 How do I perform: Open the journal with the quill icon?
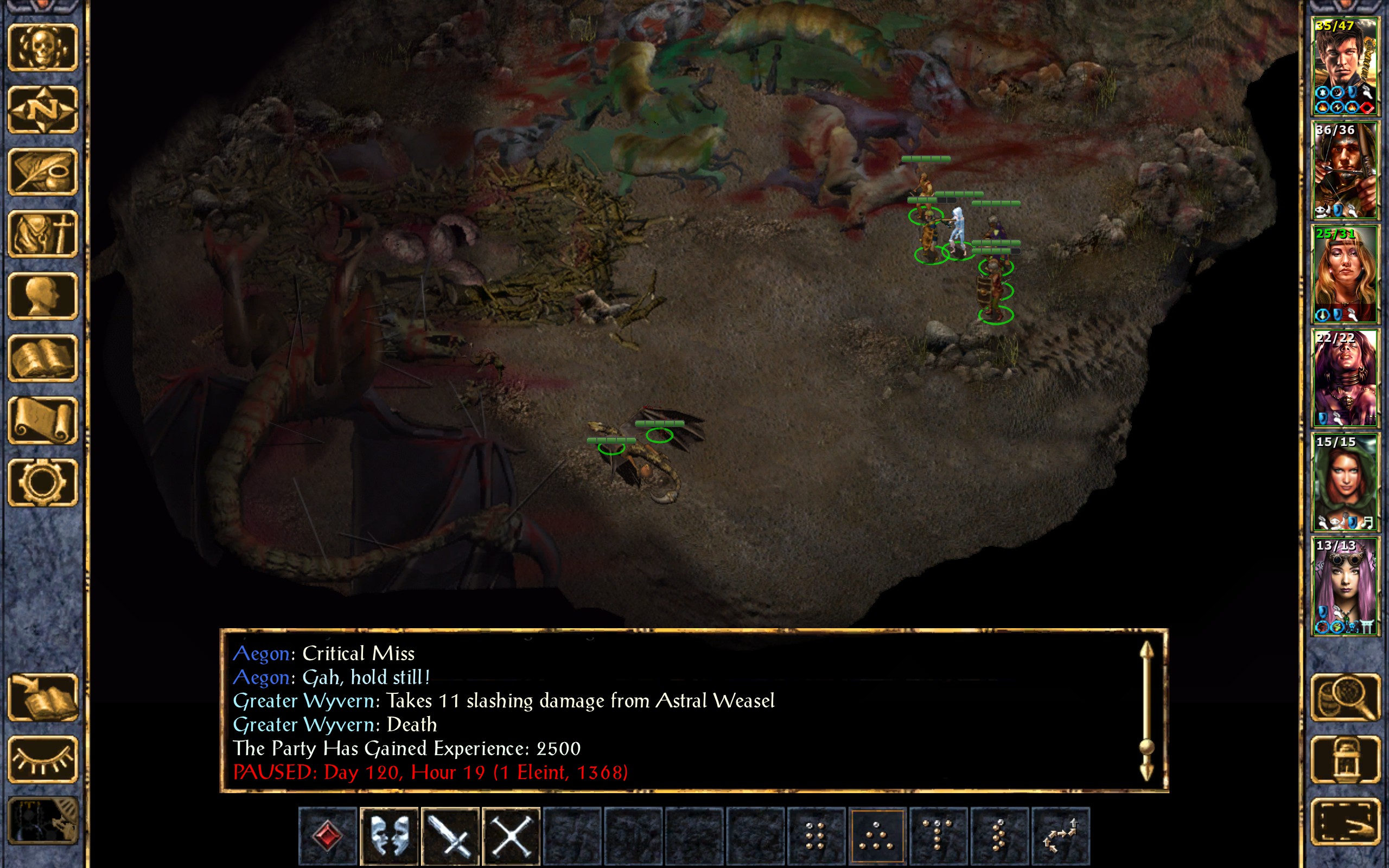coord(43,171)
